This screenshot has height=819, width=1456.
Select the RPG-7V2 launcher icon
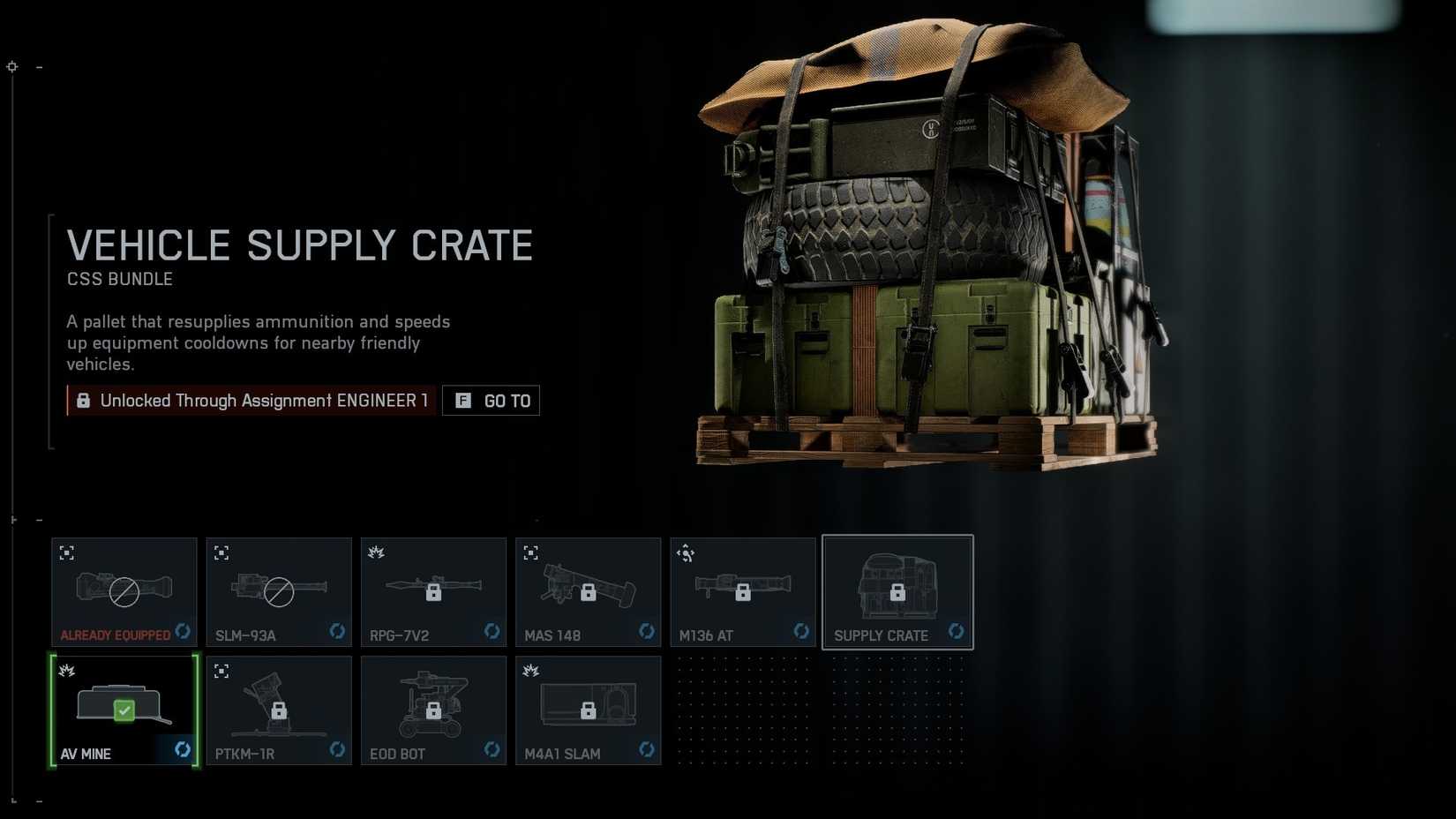point(433,591)
